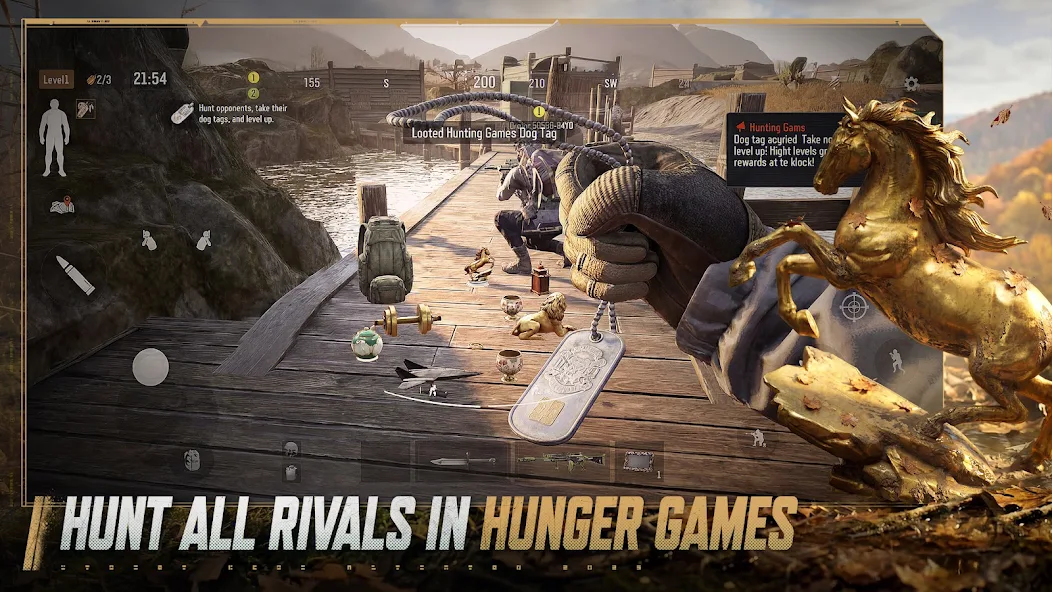The height and width of the screenshot is (592, 1052).
Task: Tap the bullet ammo button
Action: coord(75,275)
